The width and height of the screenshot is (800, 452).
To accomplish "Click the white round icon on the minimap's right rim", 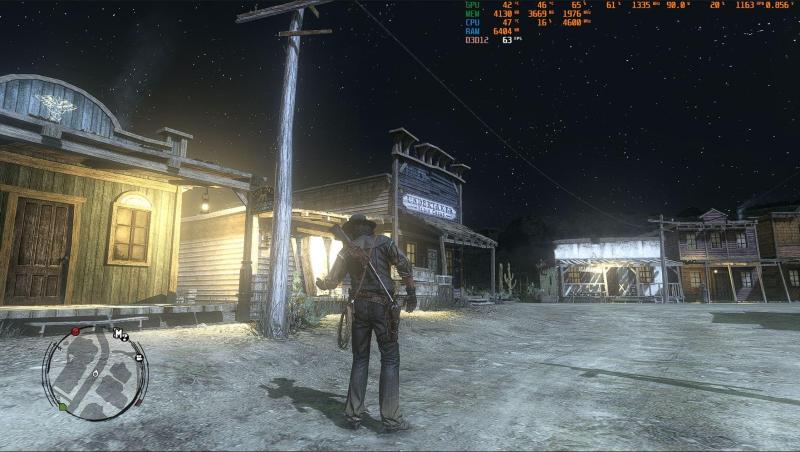I will [x=139, y=356].
